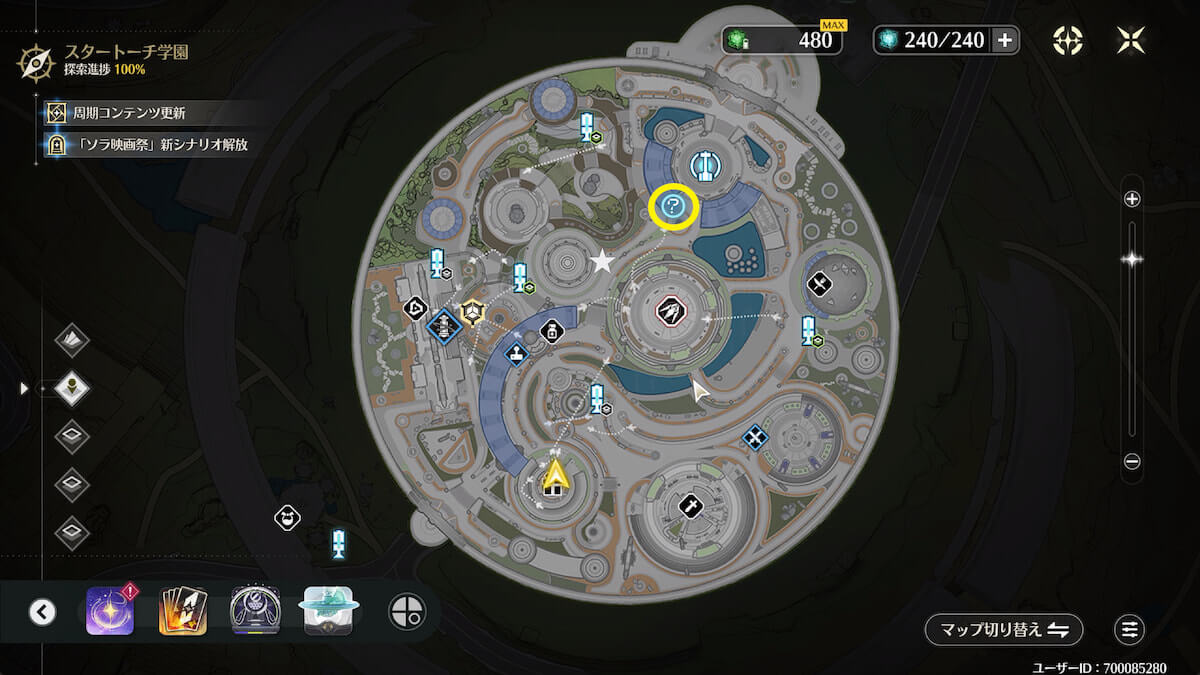
Task: Click the map zoom-out minus button
Action: coord(1132,461)
